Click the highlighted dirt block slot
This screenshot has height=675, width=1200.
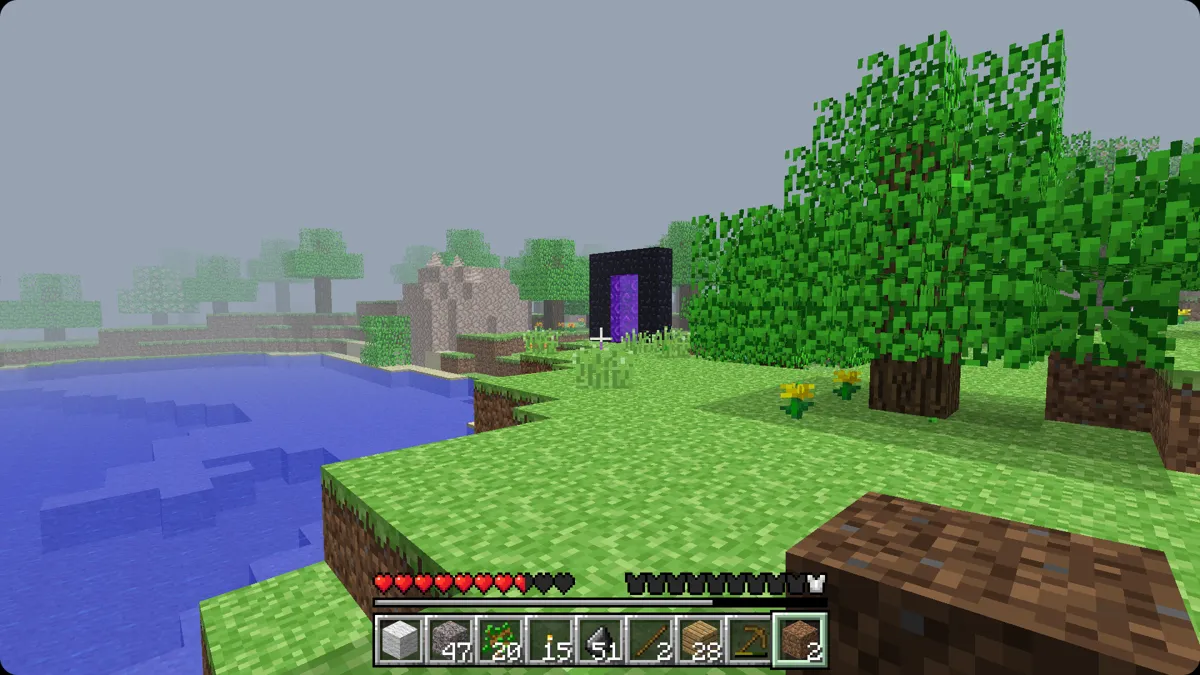tap(799, 640)
